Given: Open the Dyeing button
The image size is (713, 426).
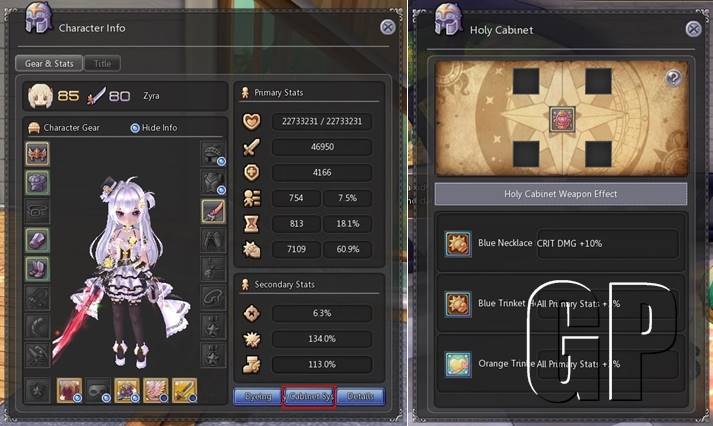Looking at the screenshot, I should 258,396.
